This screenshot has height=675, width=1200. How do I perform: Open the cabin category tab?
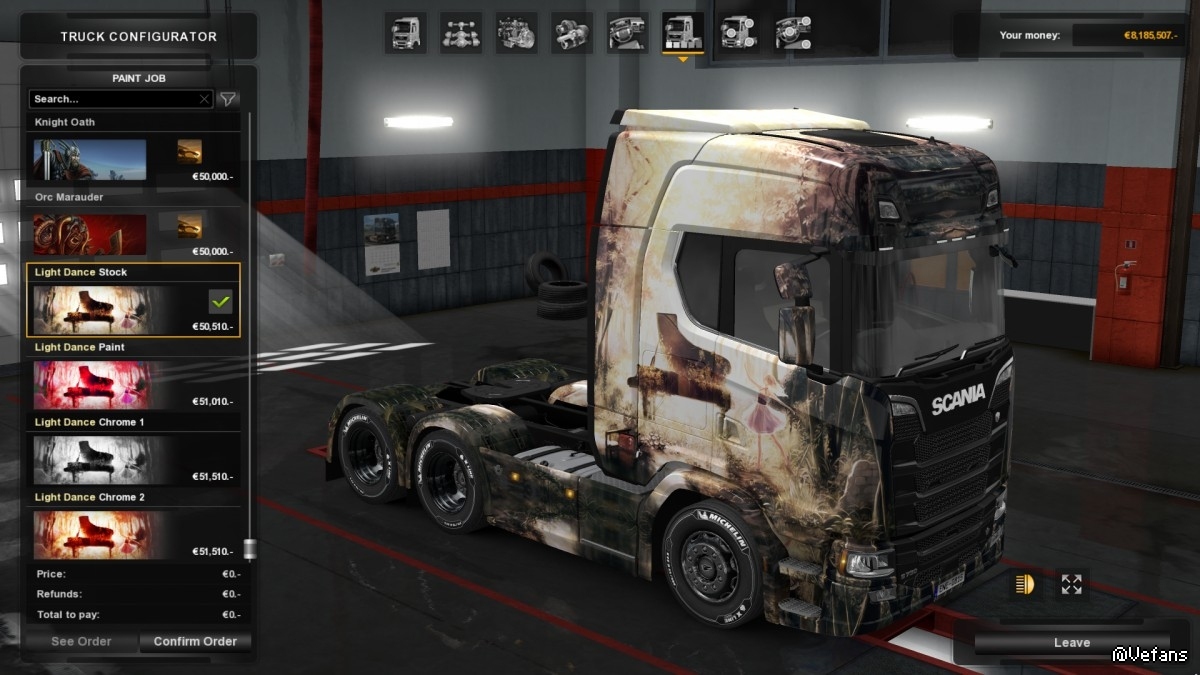pyautogui.click(x=406, y=33)
